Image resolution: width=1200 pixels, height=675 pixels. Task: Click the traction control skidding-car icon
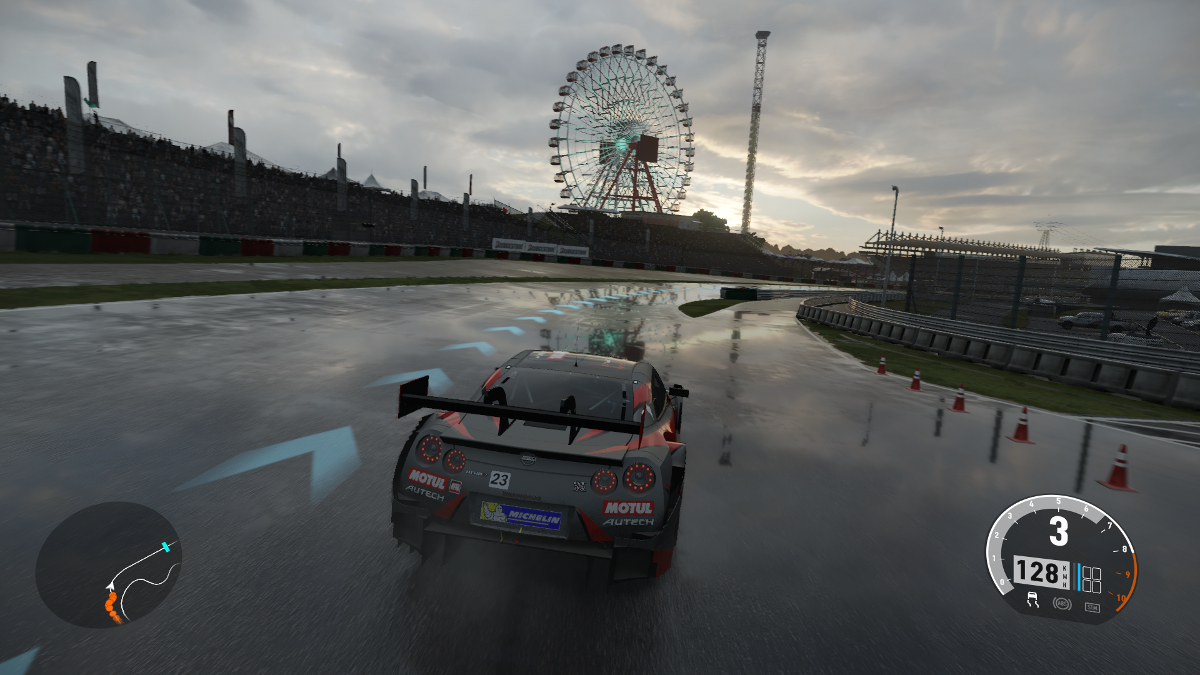point(1033,602)
